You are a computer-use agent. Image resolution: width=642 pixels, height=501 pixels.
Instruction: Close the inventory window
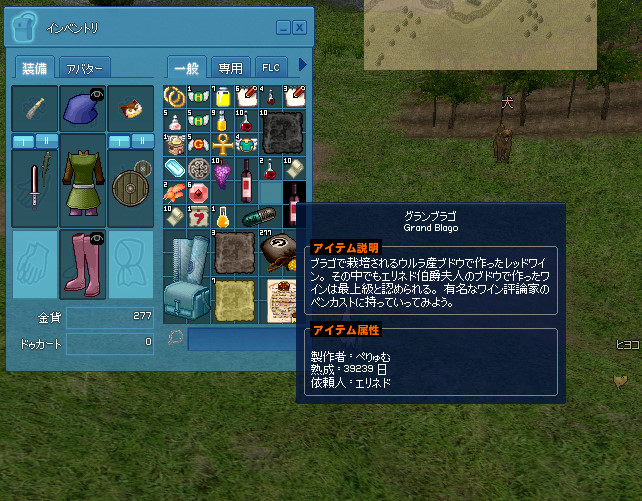coord(299,27)
